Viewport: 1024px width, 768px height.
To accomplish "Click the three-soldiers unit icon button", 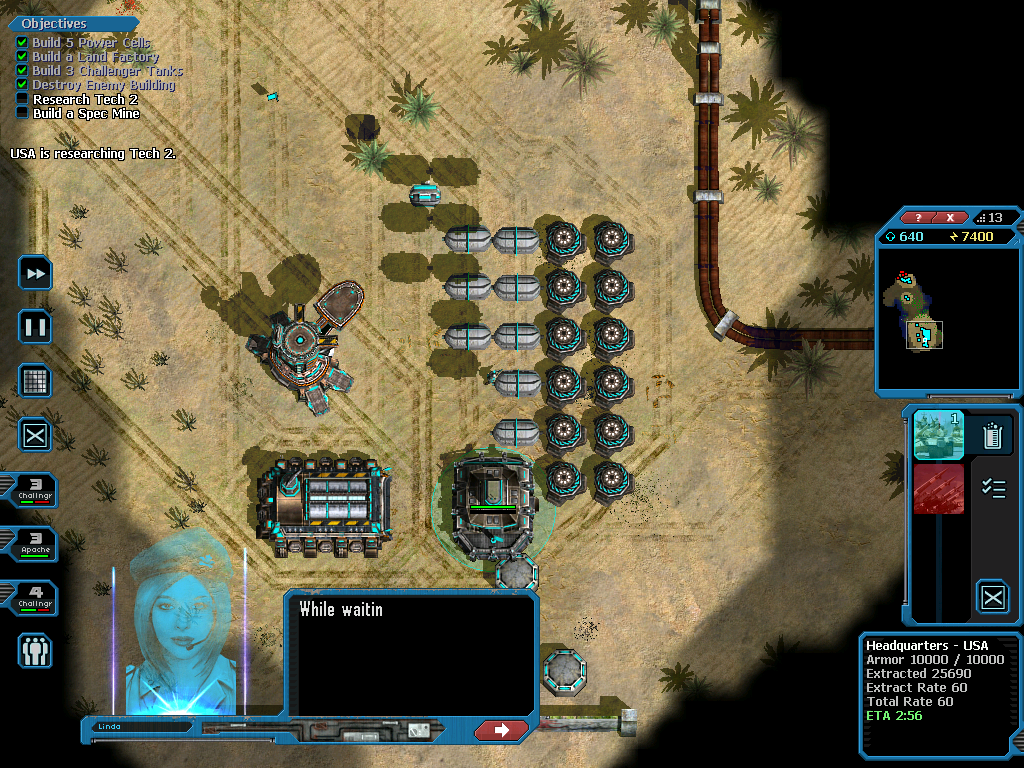I will pos(35,651).
